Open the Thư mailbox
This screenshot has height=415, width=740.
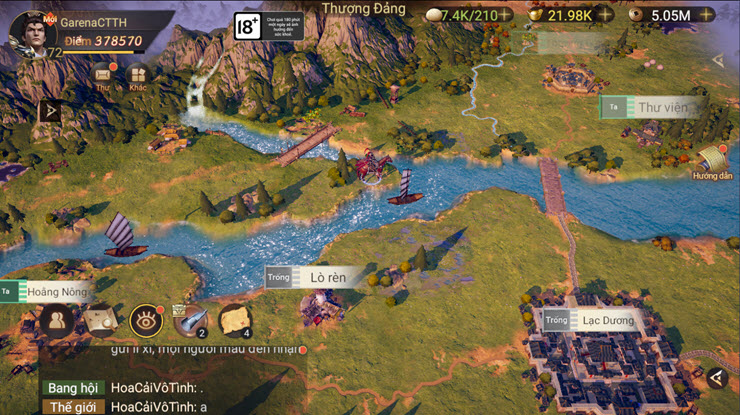click(x=102, y=75)
